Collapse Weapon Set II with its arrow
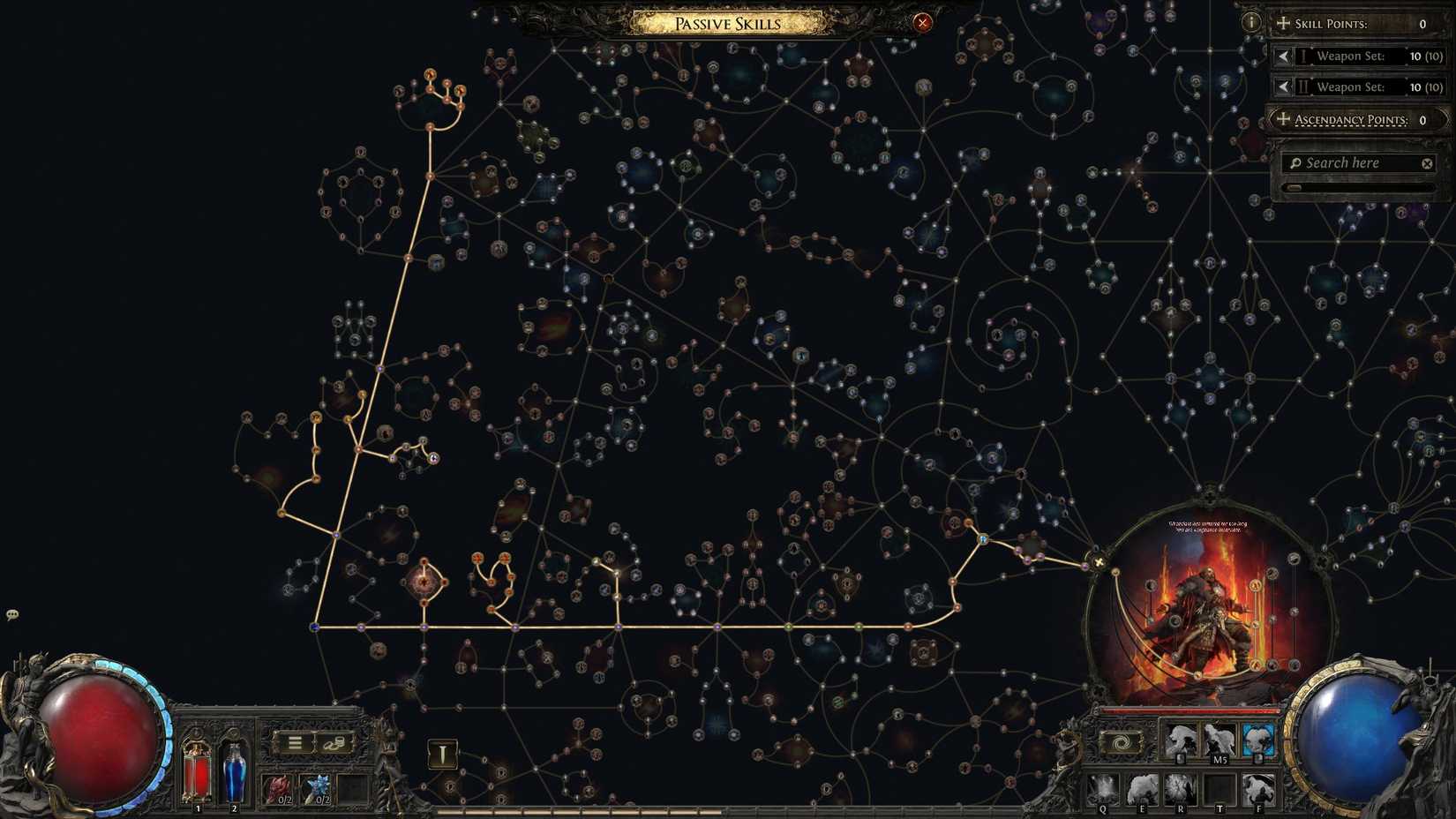This screenshot has height=819, width=1456. (1285, 86)
